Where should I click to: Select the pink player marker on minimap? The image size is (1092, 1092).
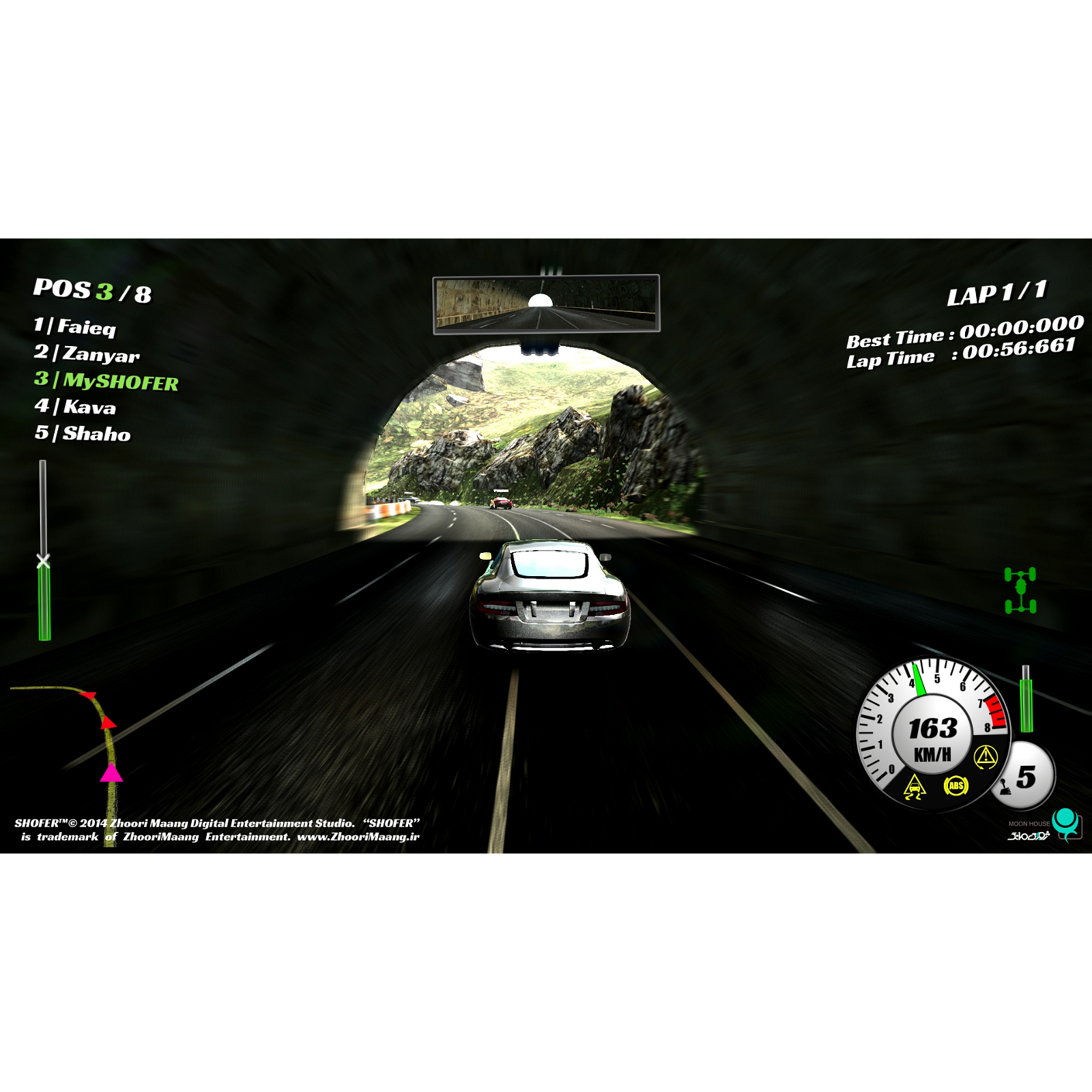[111, 773]
